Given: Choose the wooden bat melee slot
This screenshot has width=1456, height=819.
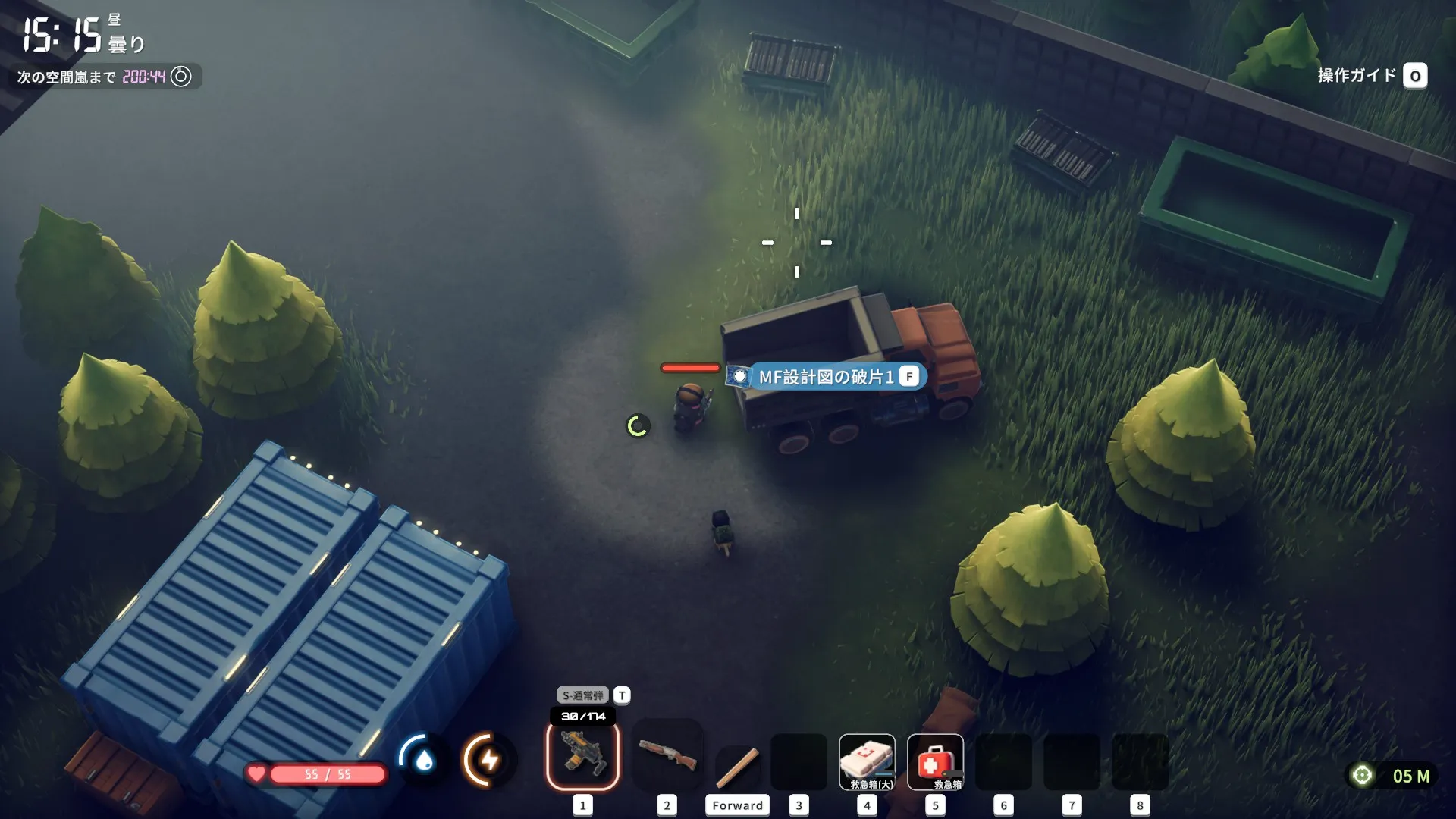Looking at the screenshot, I should coord(738,766).
